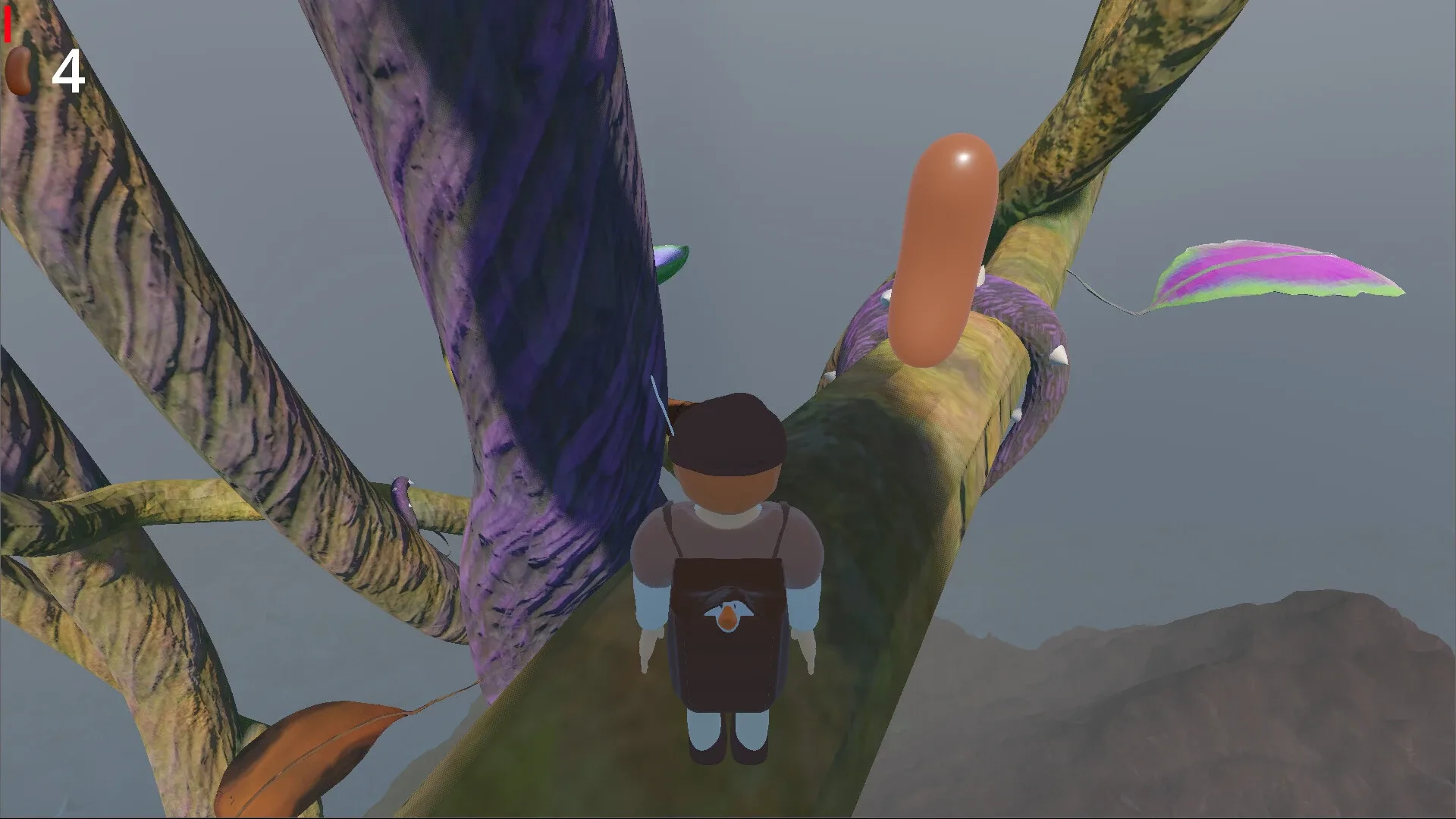Click the thin vine connecting the pink leaf
The width and height of the screenshot is (1456, 819).
[x=1100, y=292]
